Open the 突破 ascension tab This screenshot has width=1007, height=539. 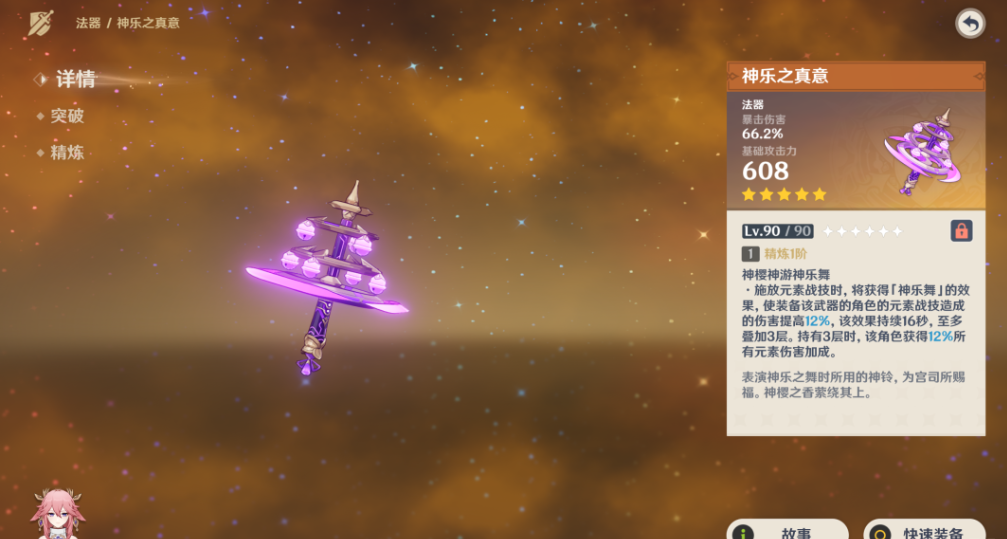coord(67,116)
